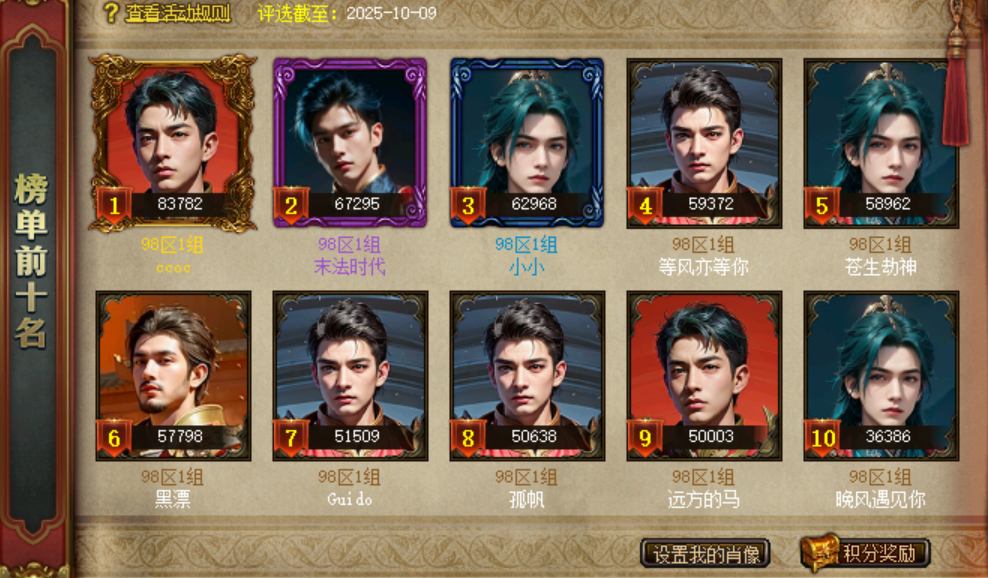Switch to the 榜单前十名 side tab

pyautogui.click(x=31, y=260)
